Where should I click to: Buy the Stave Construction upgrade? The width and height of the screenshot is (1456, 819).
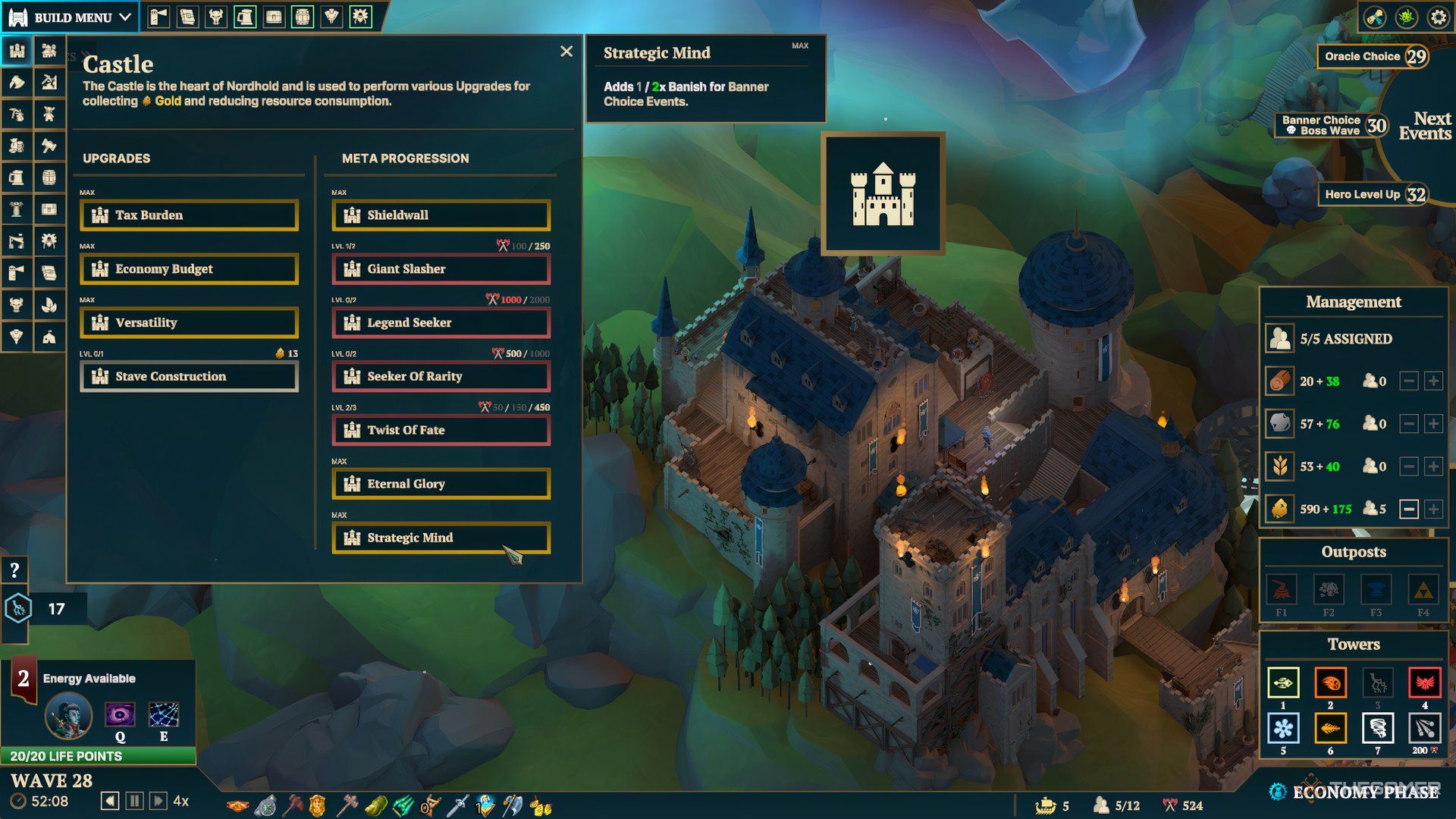tap(189, 377)
